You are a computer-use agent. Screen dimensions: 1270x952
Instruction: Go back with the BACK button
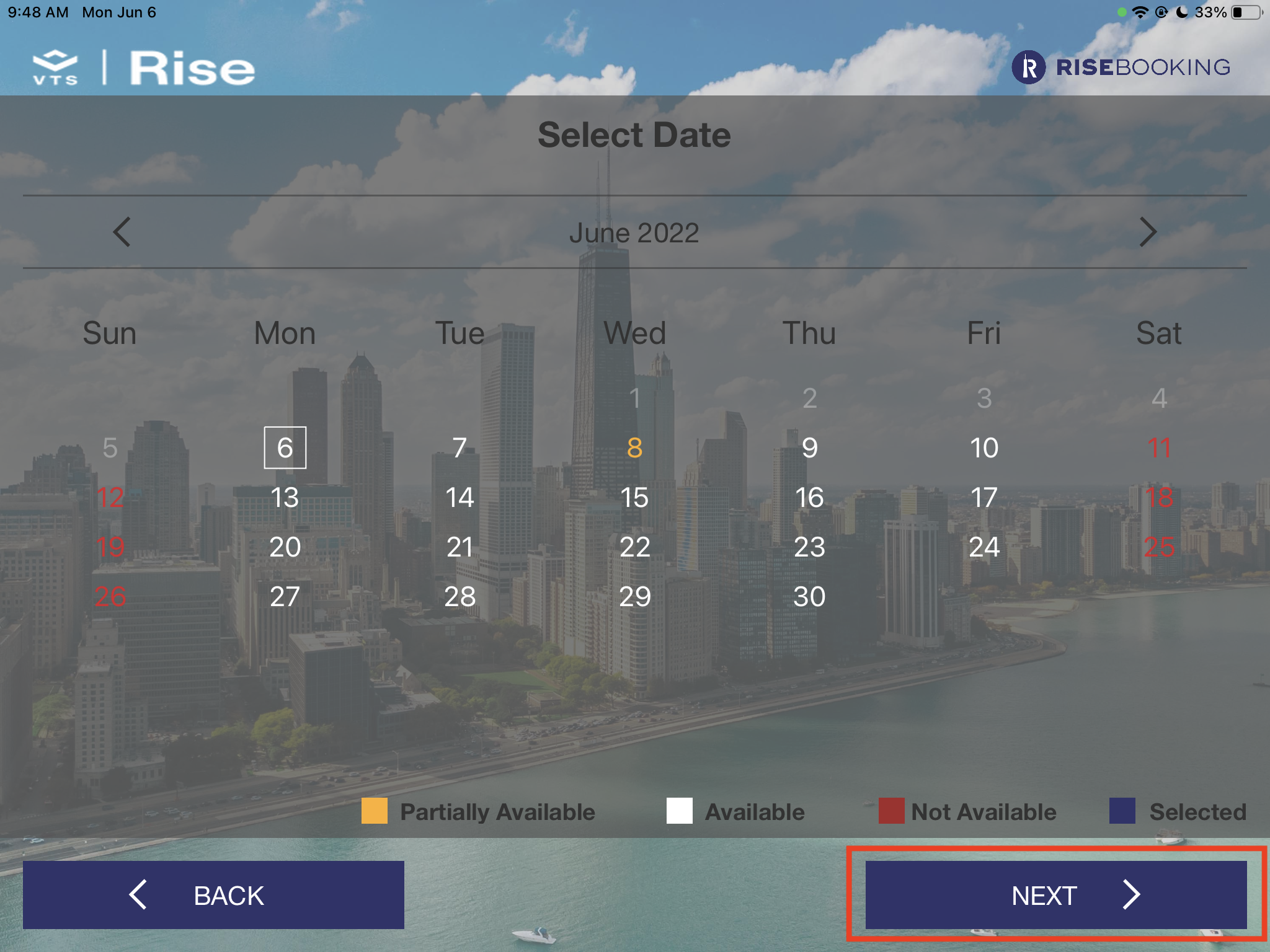[x=213, y=894]
